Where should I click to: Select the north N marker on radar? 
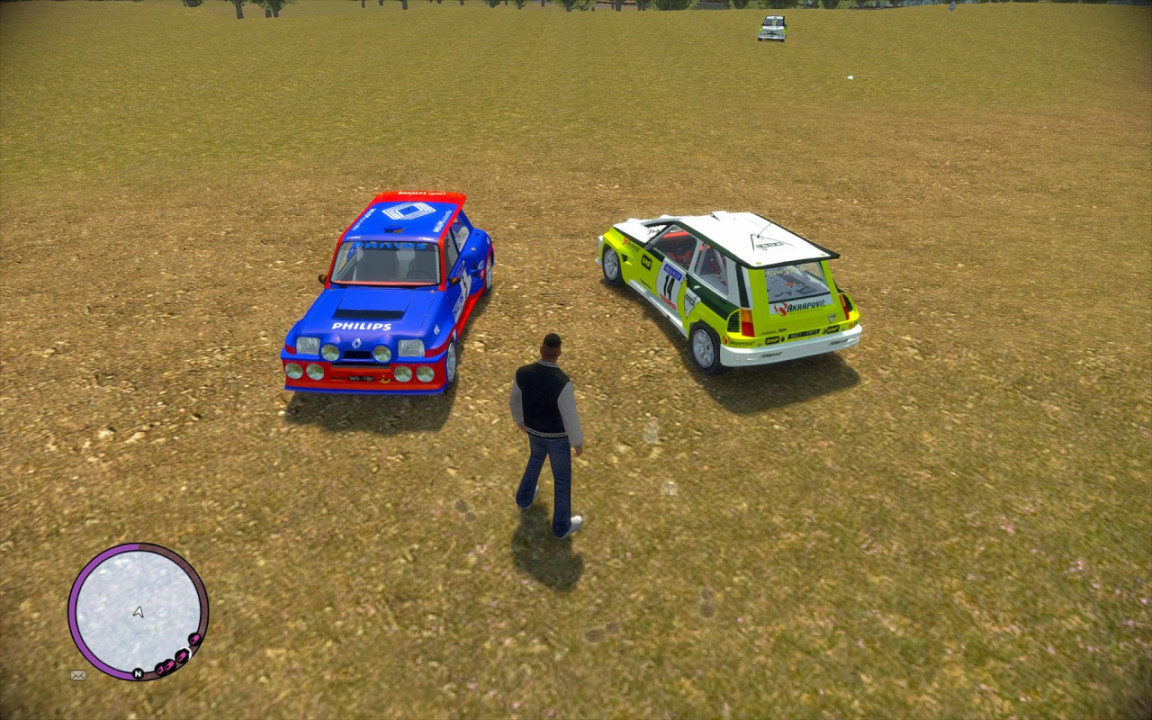(x=137, y=673)
